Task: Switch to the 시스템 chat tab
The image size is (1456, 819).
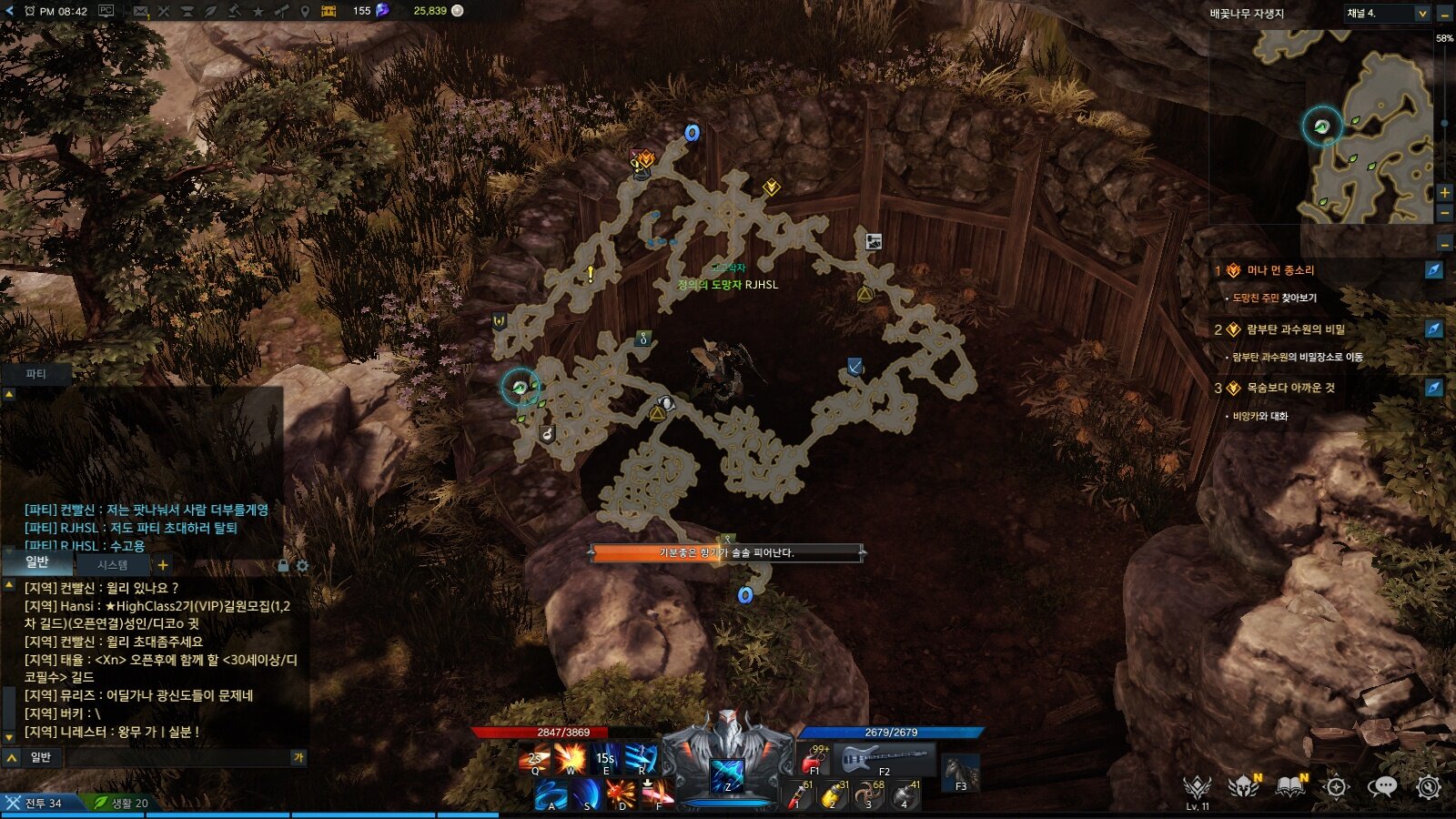Action: pos(113,565)
